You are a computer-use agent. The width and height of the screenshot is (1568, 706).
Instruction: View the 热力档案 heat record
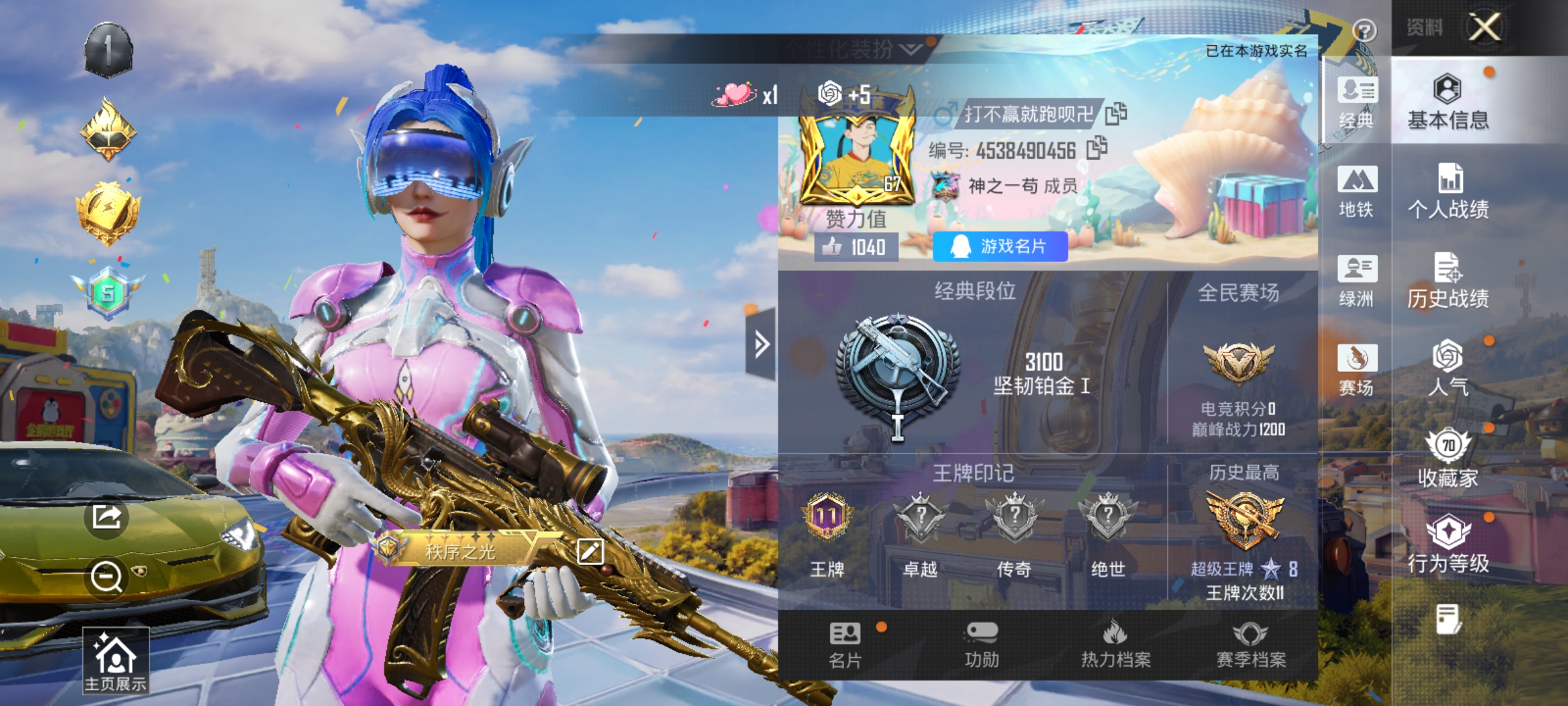click(x=1116, y=645)
